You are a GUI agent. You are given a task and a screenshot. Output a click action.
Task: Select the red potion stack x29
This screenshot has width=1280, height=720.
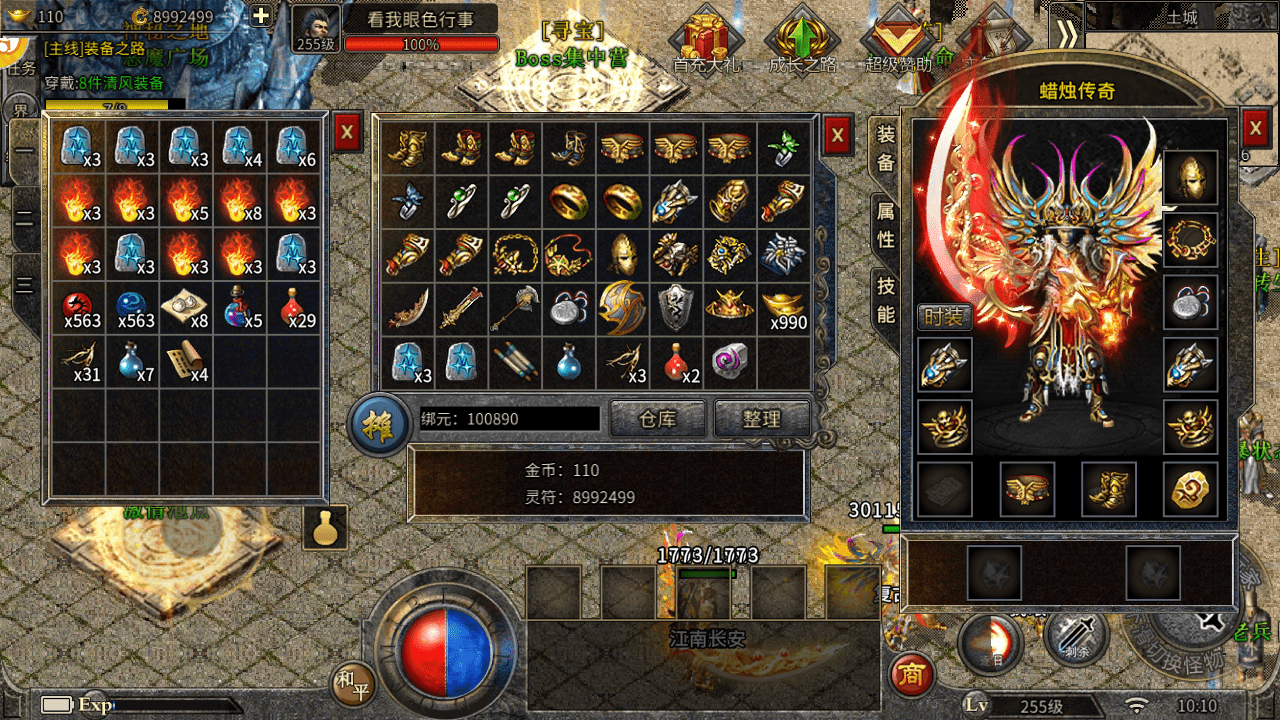coord(297,308)
